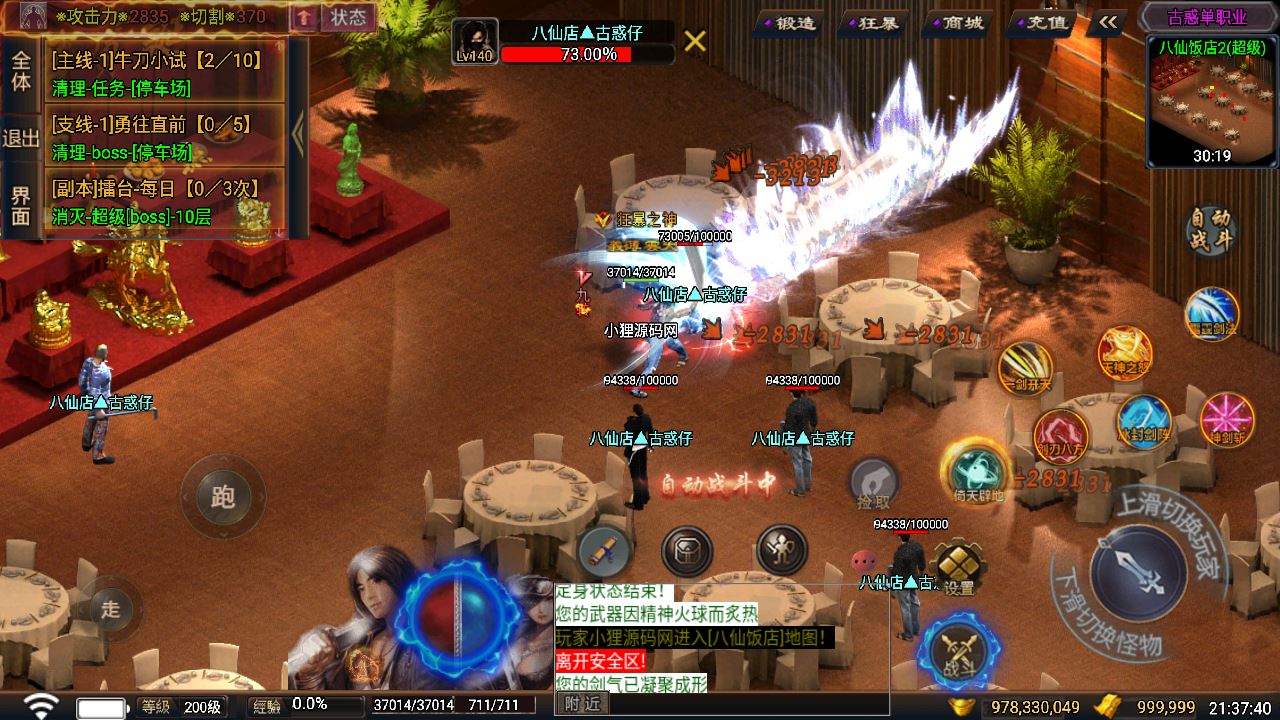This screenshot has height=720, width=1280.
Task: Open the 商城 shop
Action: point(953,22)
